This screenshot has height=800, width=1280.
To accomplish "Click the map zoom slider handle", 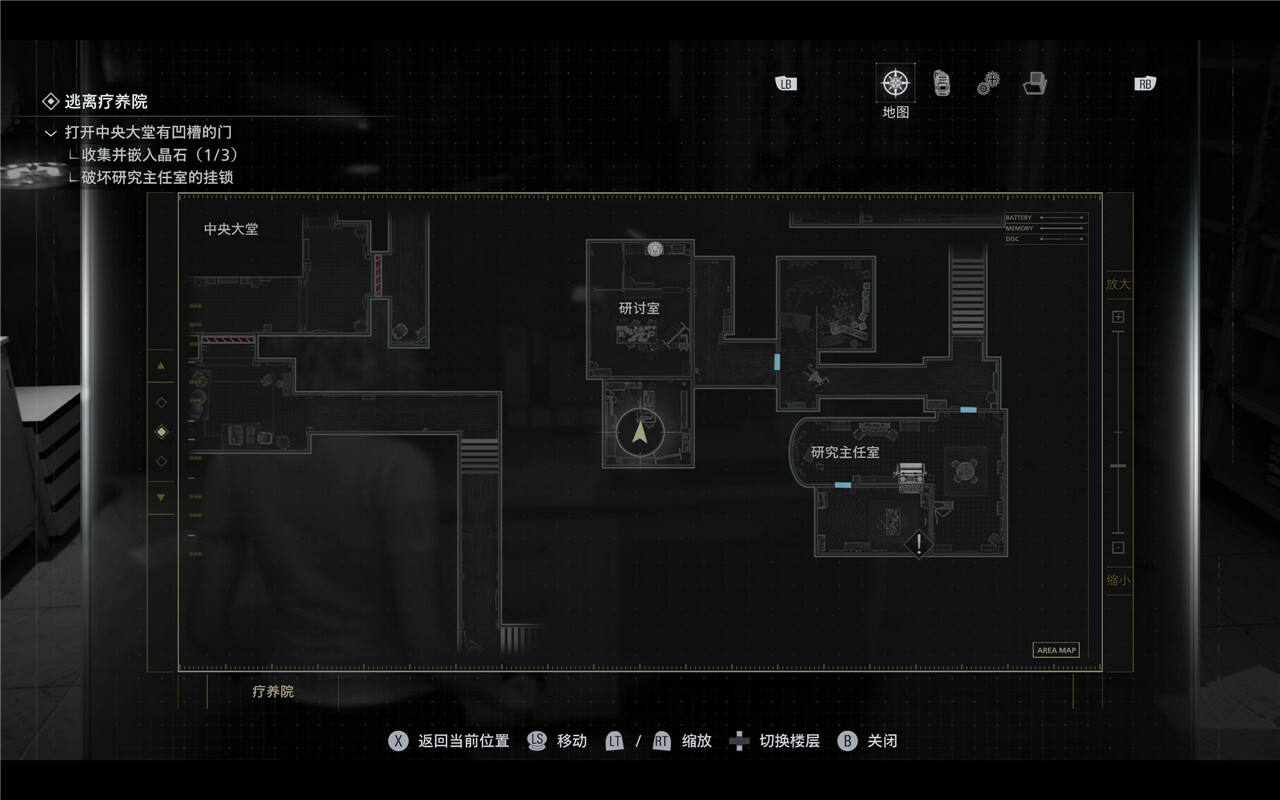I will (1118, 466).
